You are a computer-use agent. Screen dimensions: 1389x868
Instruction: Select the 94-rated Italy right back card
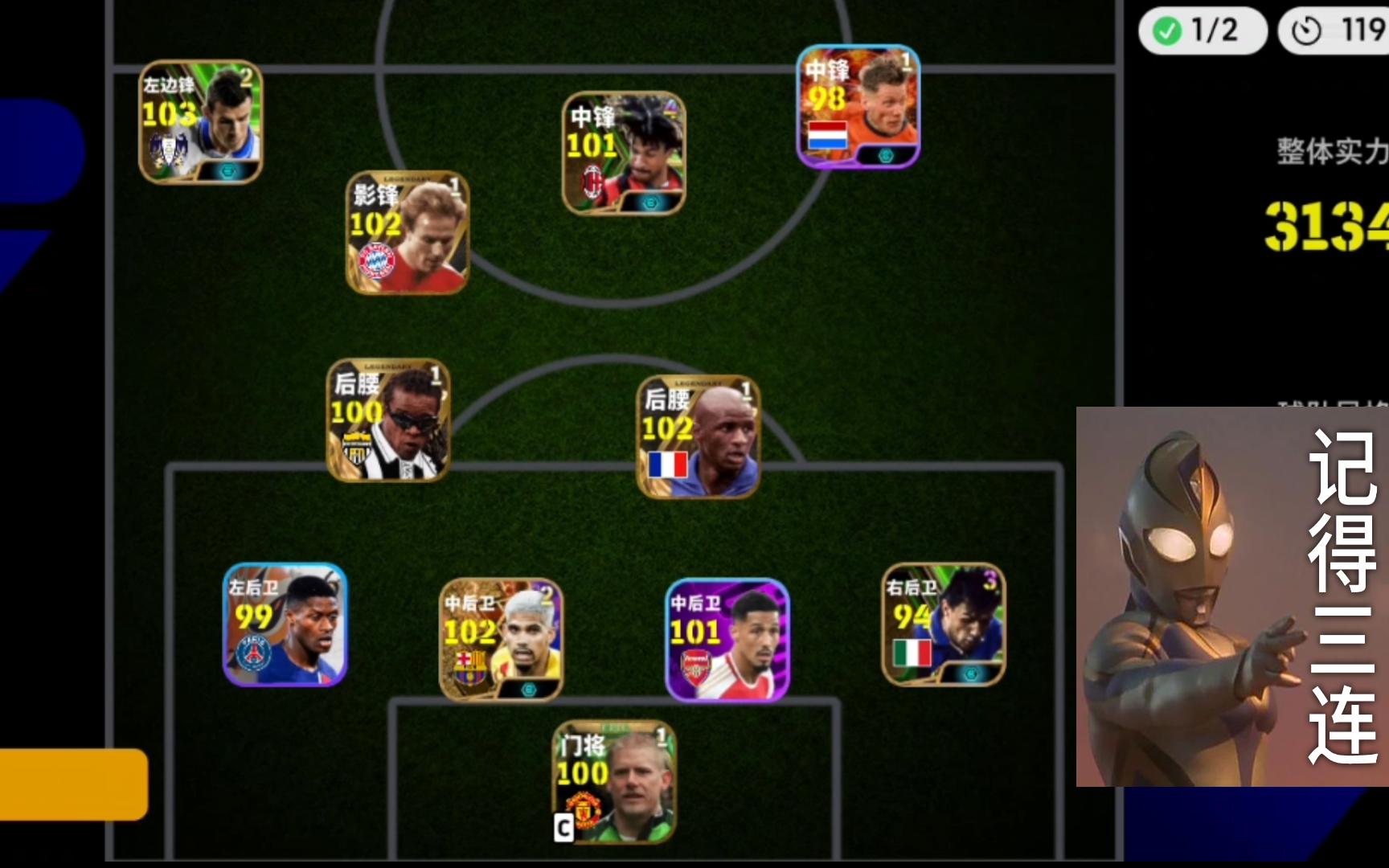click(x=944, y=624)
